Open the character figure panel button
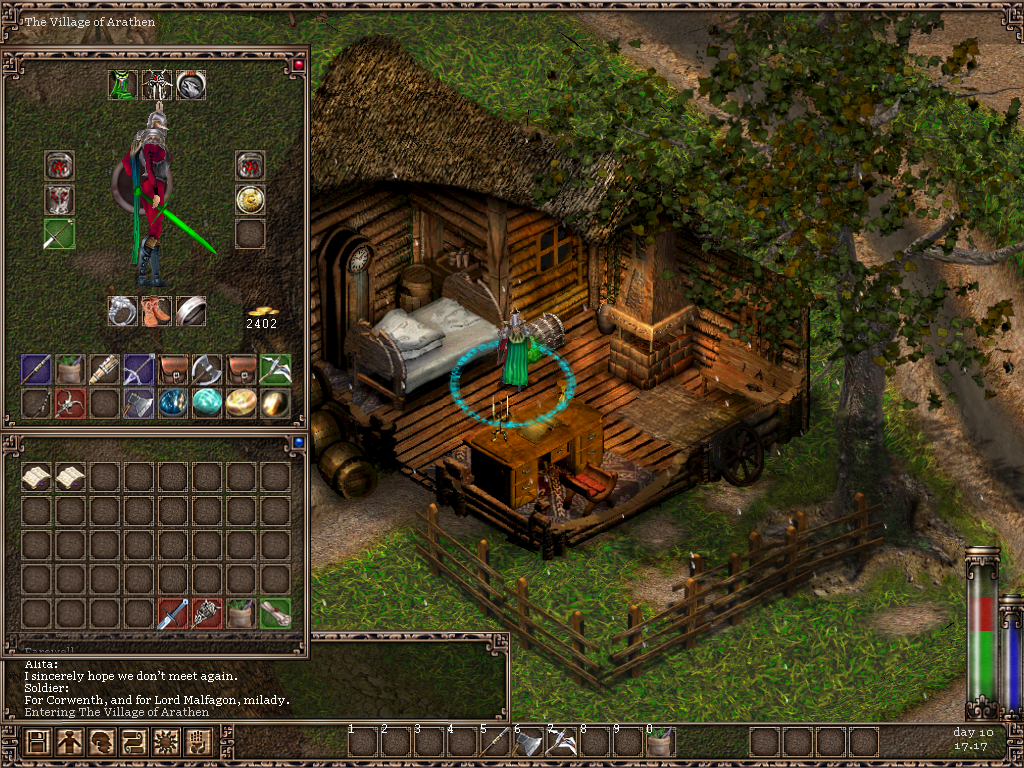 click(70, 742)
